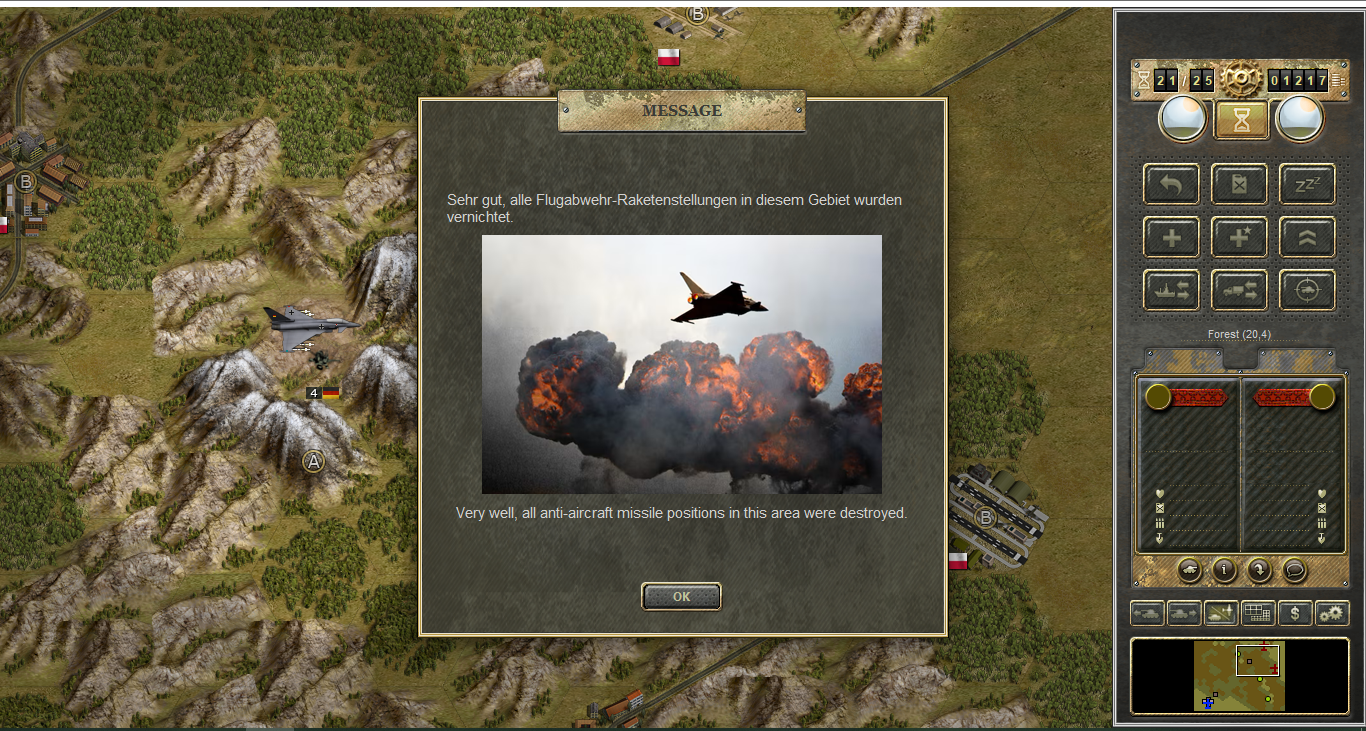End turn with the hourglass button
1366x731 pixels.
[1241, 120]
